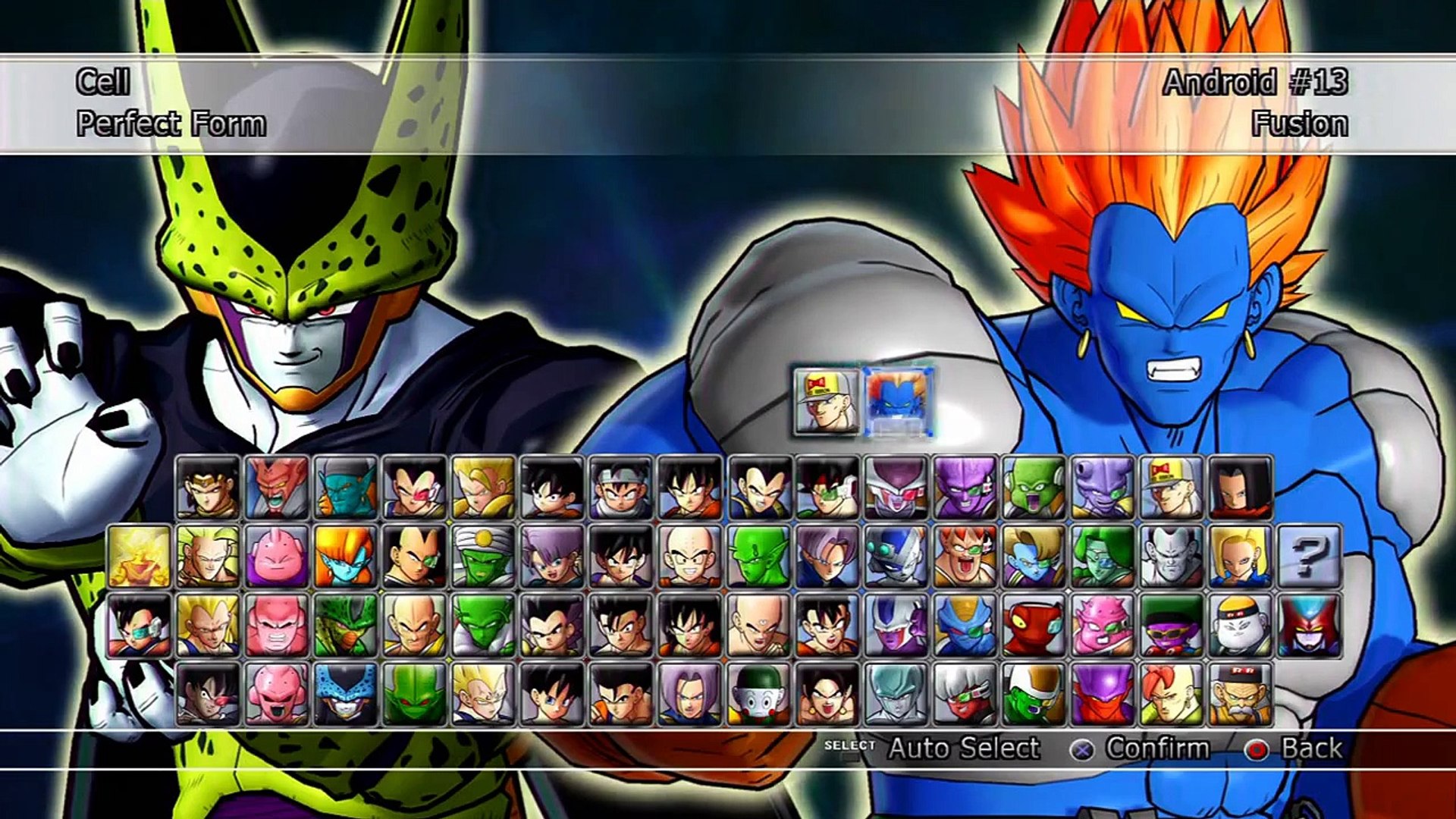The image size is (1456, 819).
Task: Choose Krillin's grinning bald portrait
Action: [689, 557]
